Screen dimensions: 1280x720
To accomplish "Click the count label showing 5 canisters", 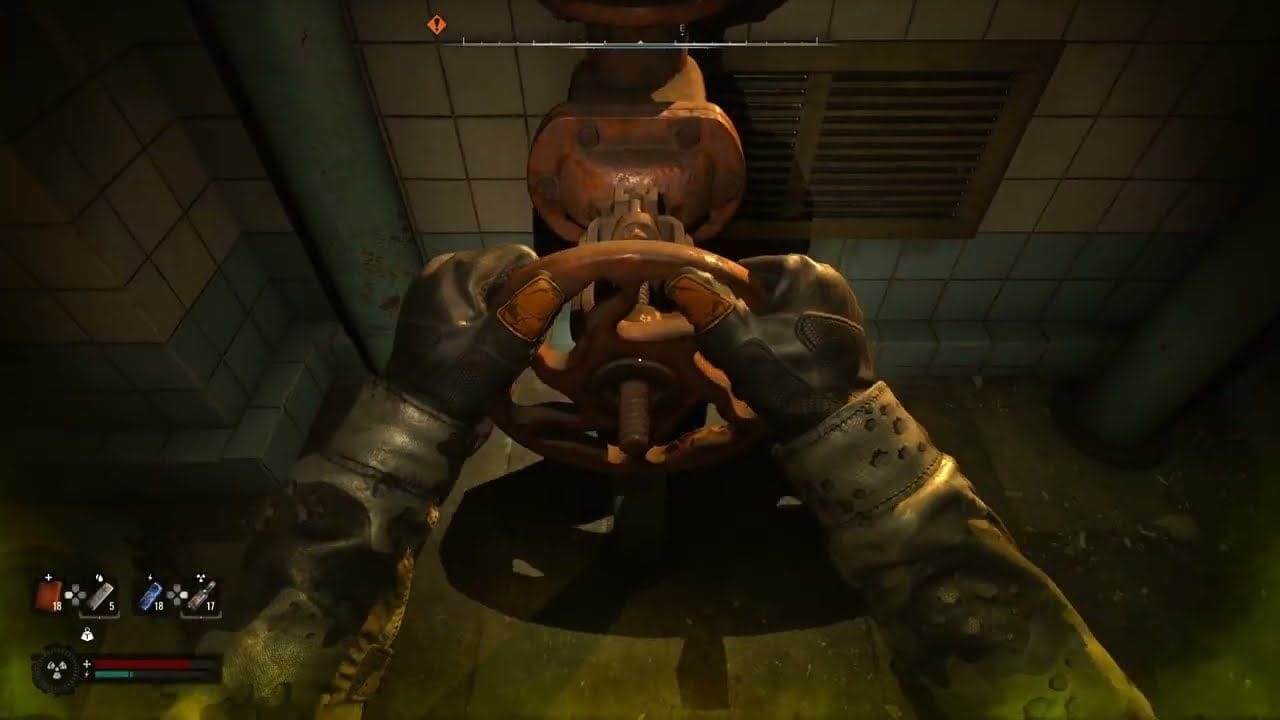I will click(x=111, y=606).
